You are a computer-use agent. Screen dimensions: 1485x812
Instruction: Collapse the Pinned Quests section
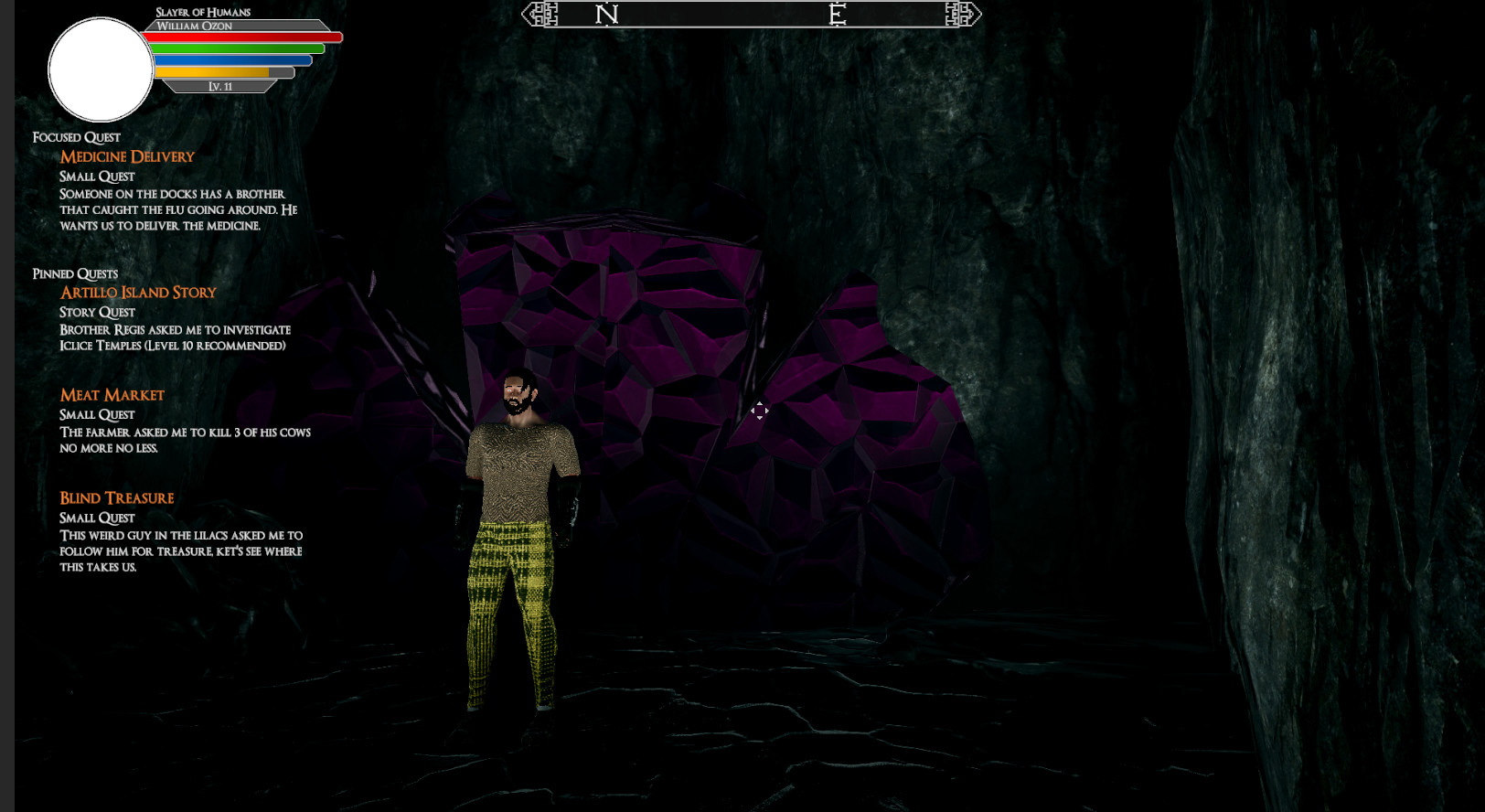(x=76, y=272)
